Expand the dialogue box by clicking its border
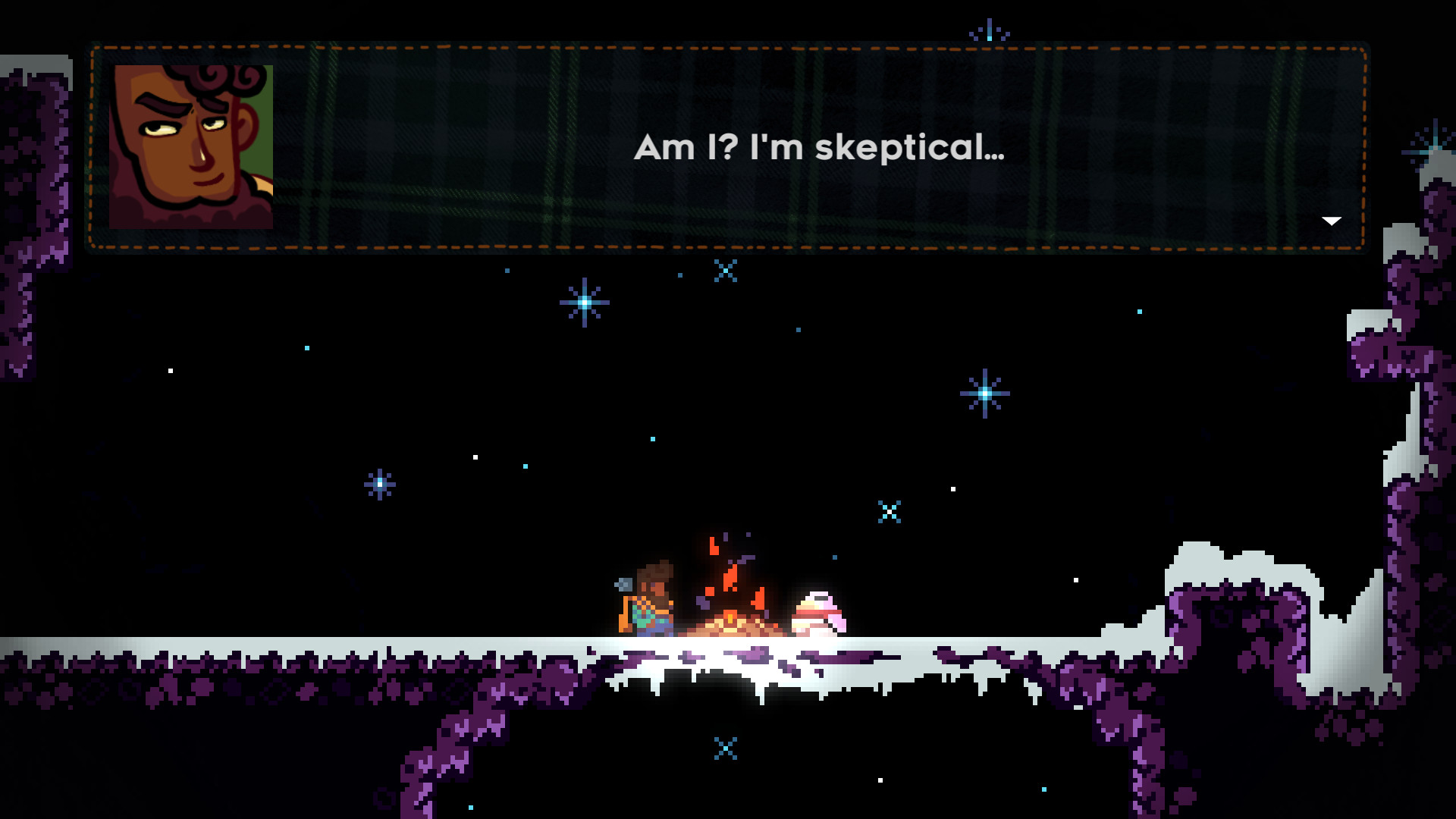Image resolution: width=1456 pixels, height=819 pixels. click(x=728, y=47)
